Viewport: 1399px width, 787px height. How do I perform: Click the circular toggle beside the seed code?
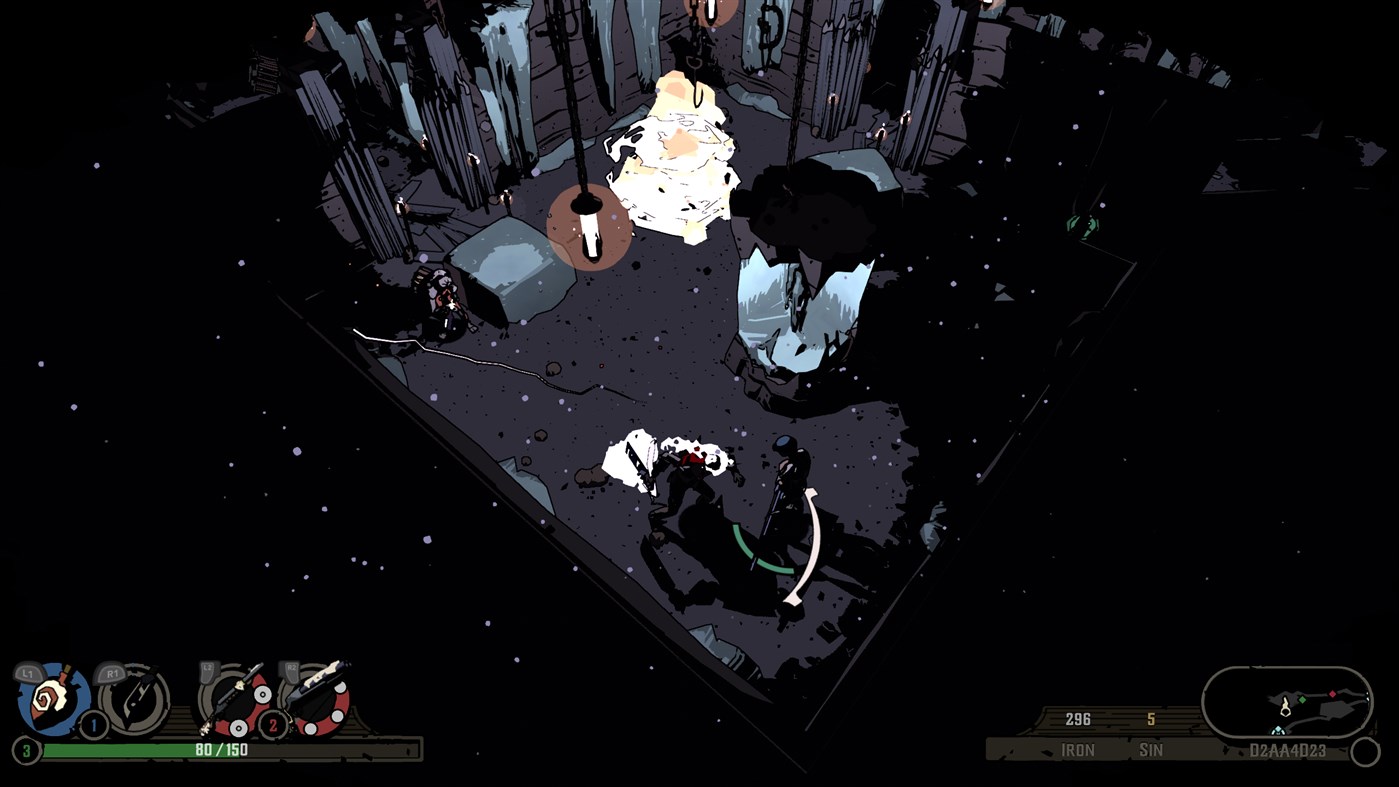click(x=1365, y=749)
